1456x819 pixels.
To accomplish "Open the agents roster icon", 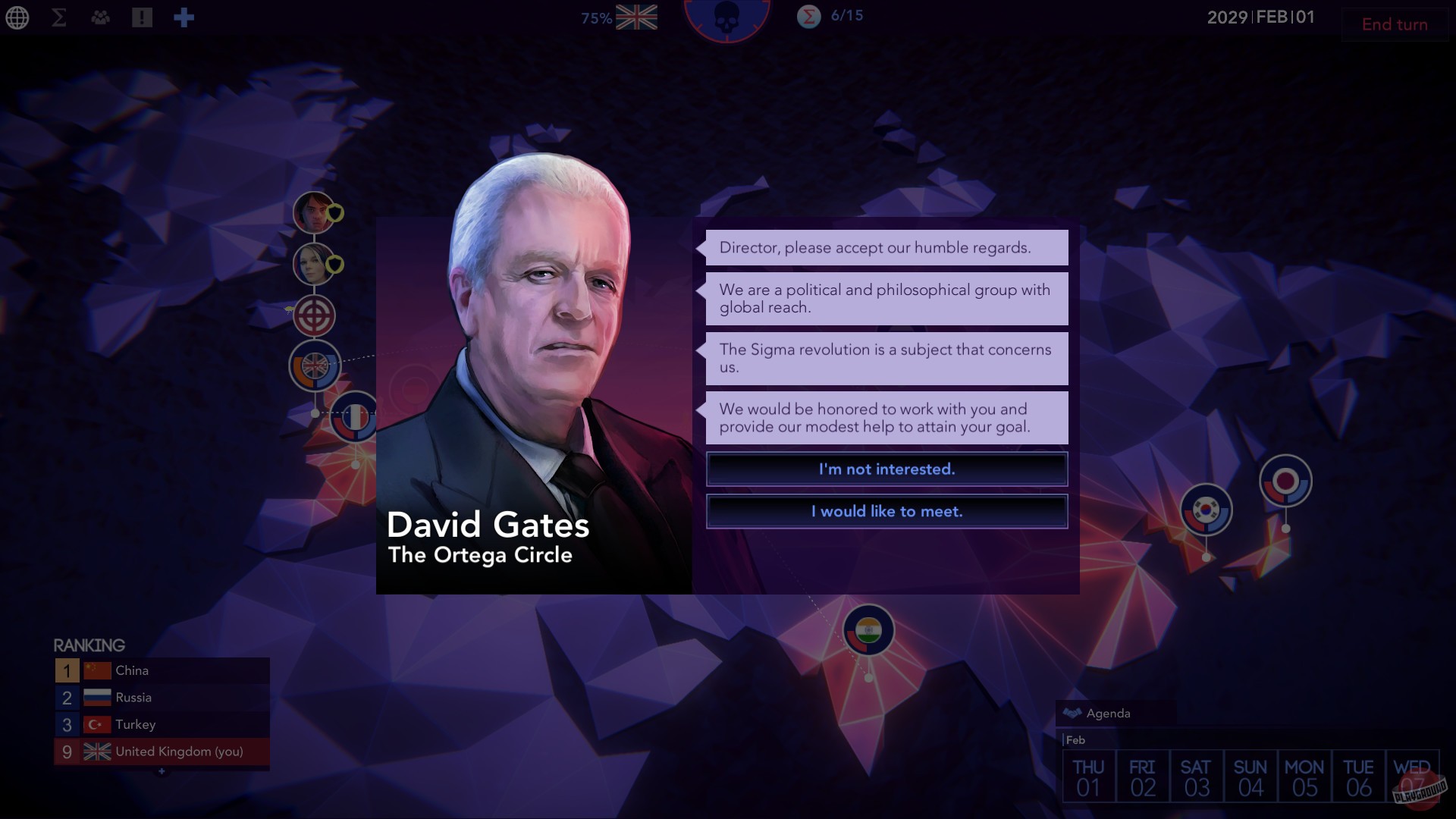I will (x=101, y=17).
